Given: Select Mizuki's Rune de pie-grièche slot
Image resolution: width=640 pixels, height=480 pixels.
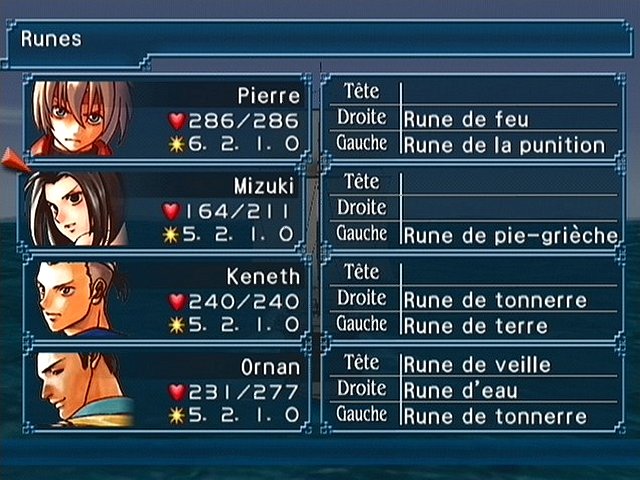Looking at the screenshot, I should [510, 235].
